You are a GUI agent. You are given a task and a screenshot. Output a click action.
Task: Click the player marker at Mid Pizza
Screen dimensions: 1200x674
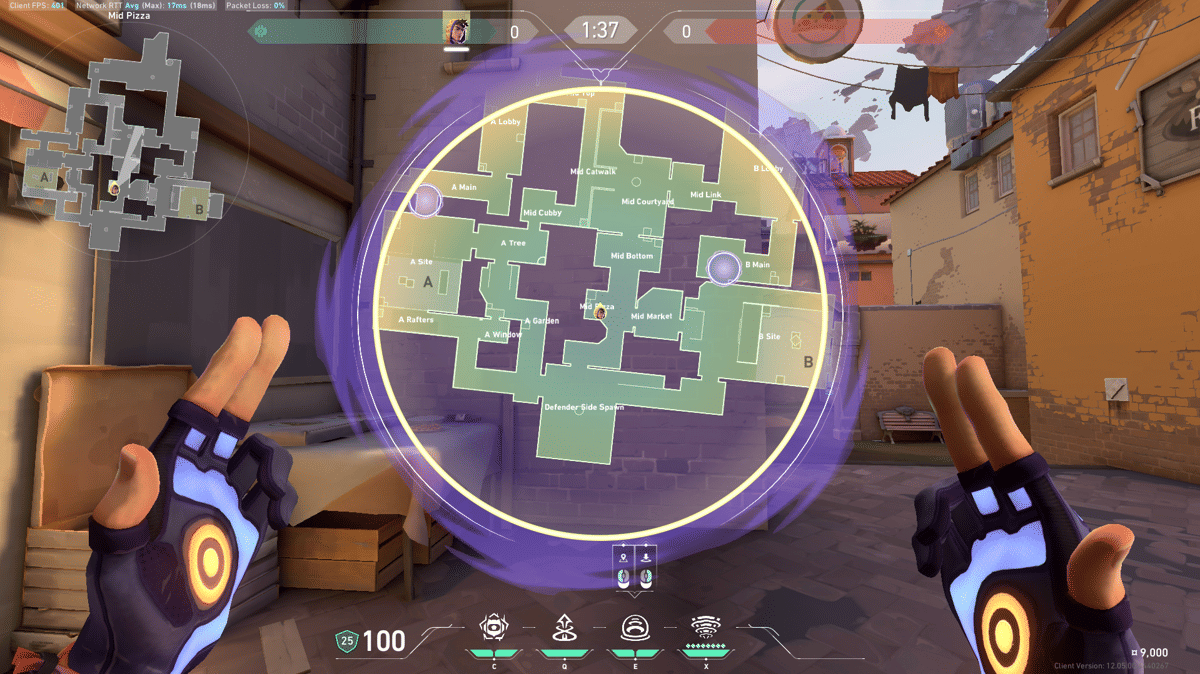coord(600,313)
